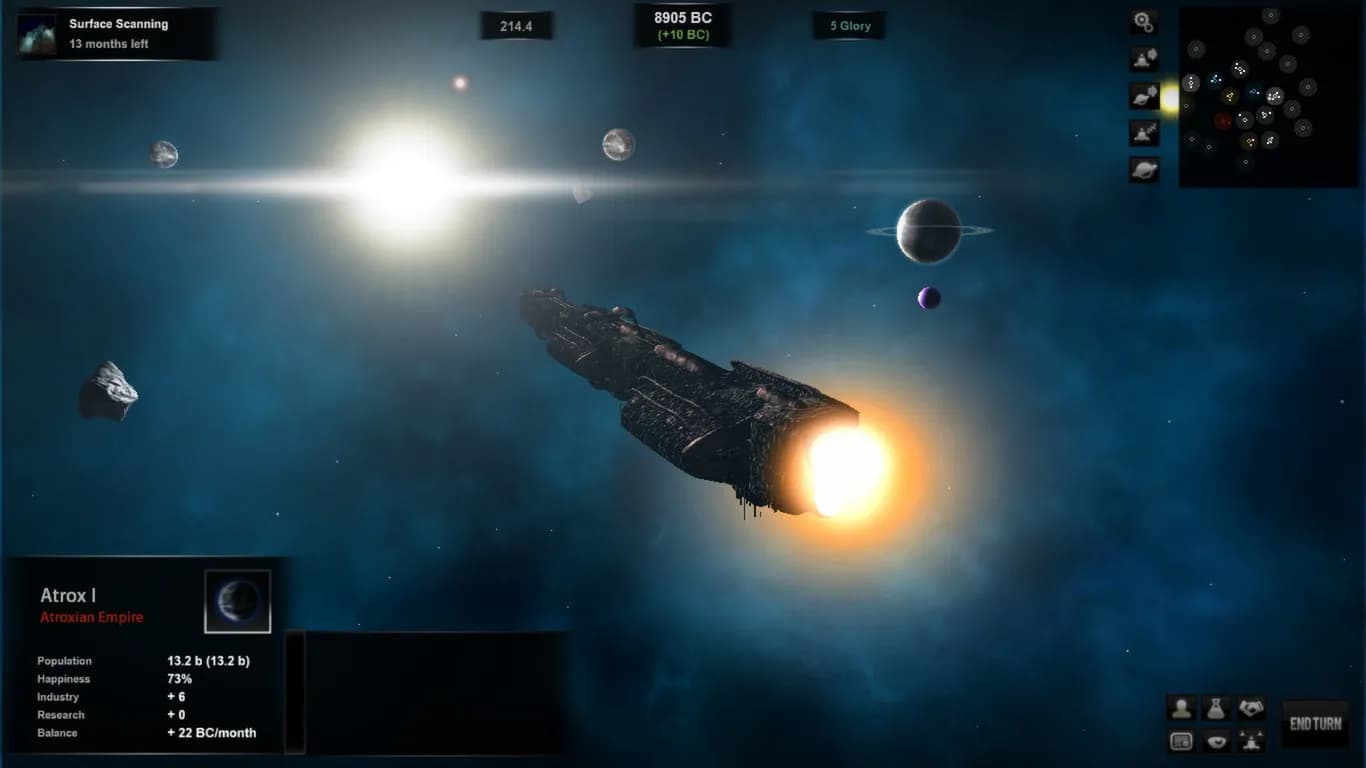This screenshot has height=768, width=1366.
Task: End the current turn
Action: click(x=1315, y=723)
